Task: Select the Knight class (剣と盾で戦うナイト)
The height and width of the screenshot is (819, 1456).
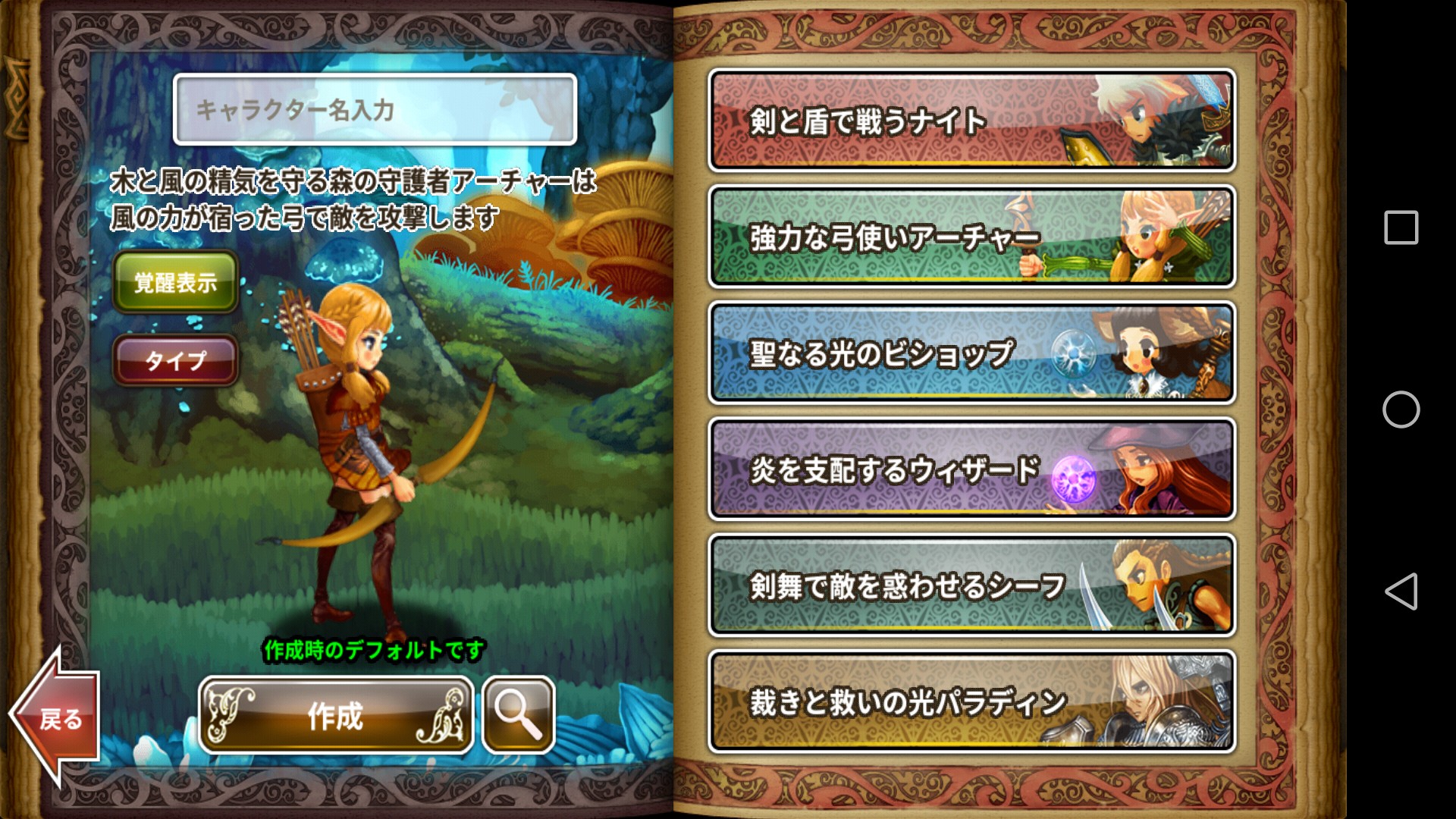Action: click(x=971, y=121)
